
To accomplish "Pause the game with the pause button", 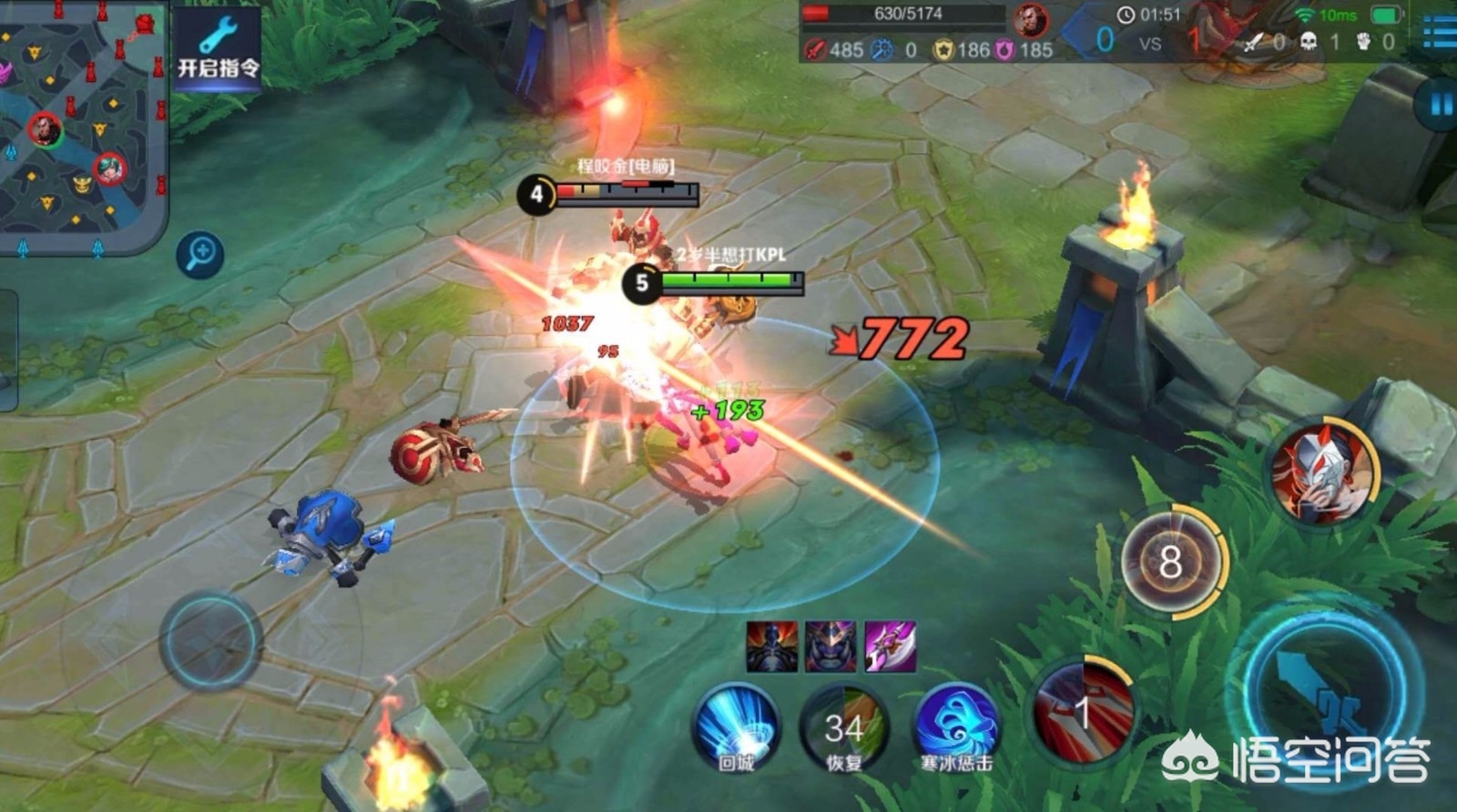I will pyautogui.click(x=1439, y=105).
